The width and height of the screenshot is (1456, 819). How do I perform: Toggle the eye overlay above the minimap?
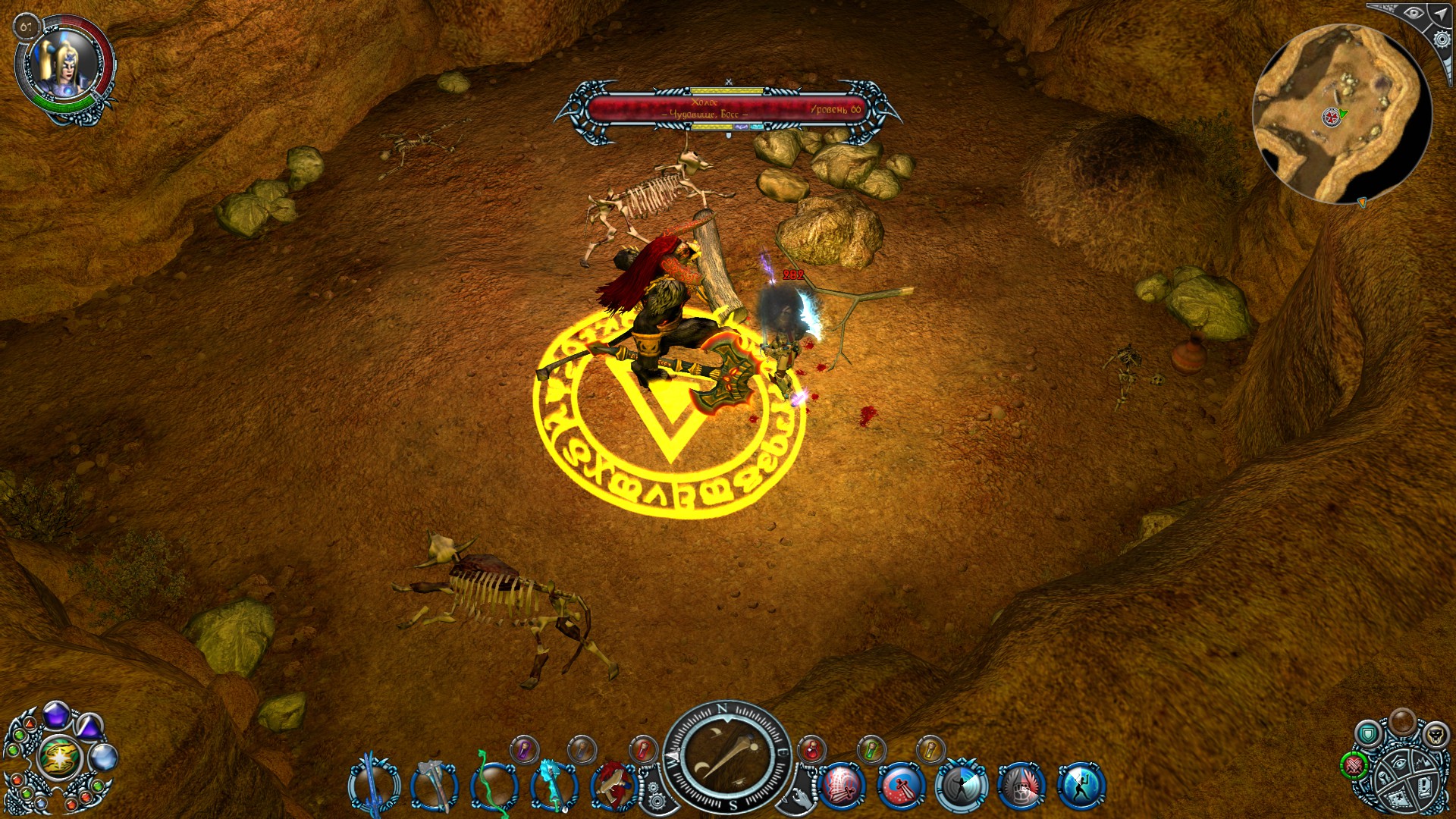pos(1414,14)
